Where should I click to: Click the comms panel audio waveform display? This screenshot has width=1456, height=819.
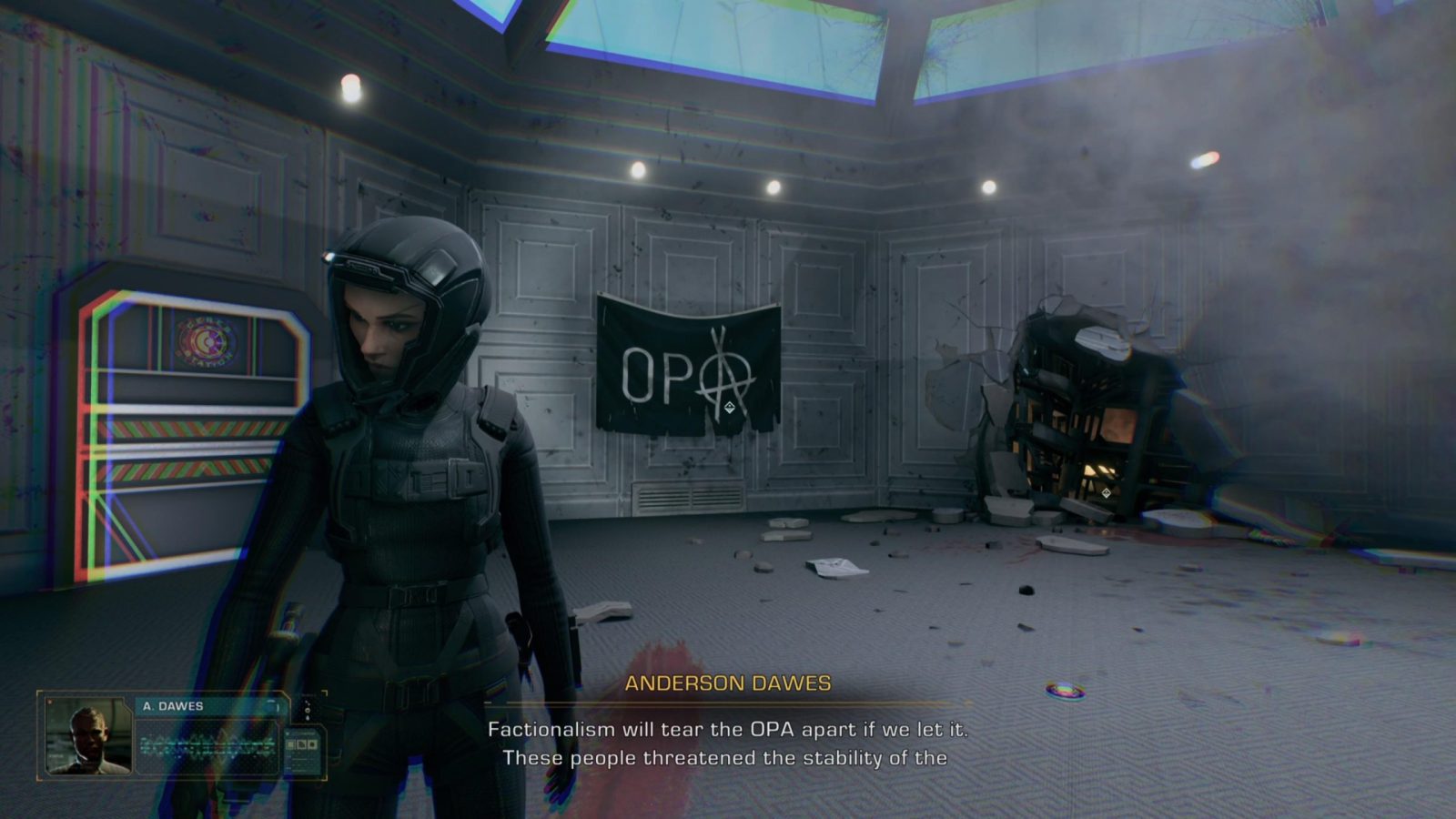click(207, 746)
